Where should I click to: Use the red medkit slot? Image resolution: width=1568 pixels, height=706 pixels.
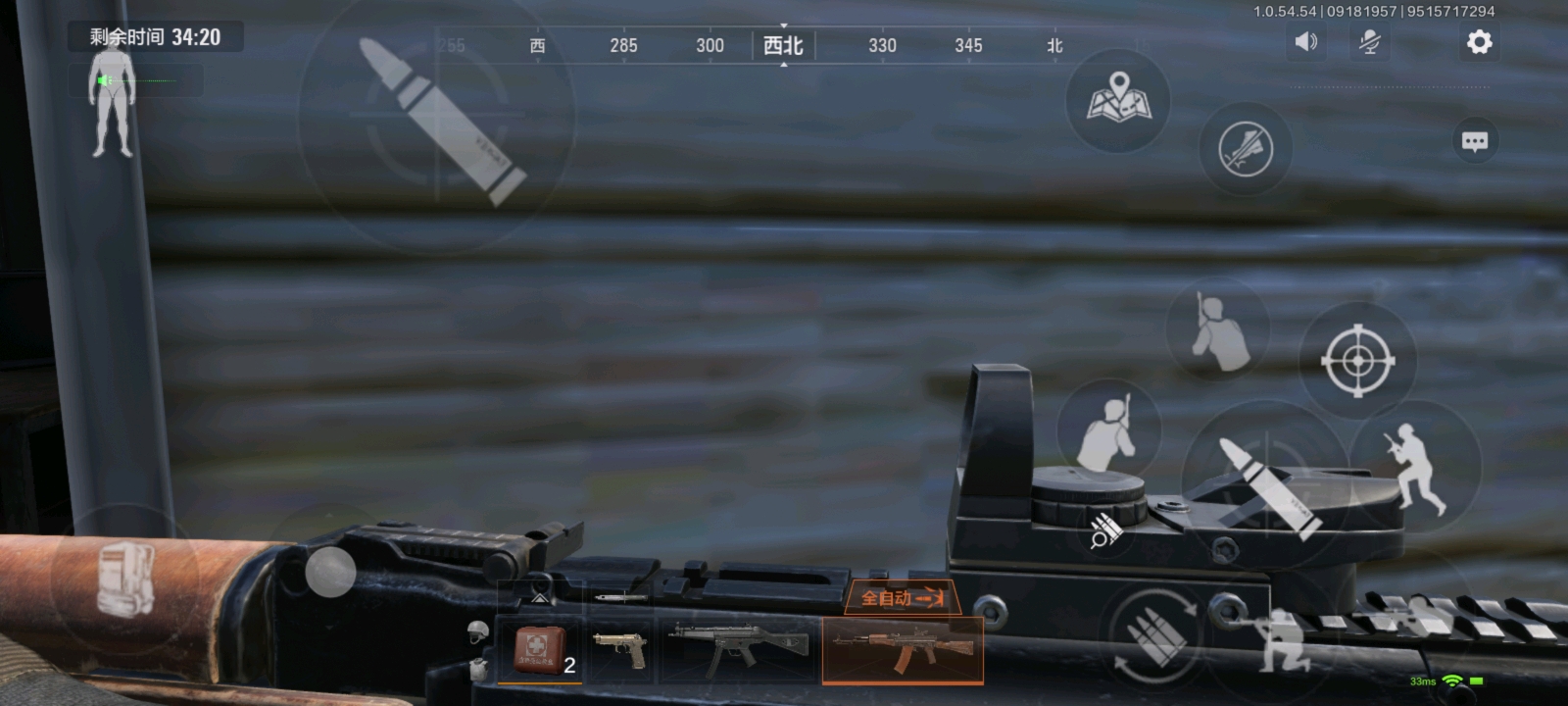(540, 650)
